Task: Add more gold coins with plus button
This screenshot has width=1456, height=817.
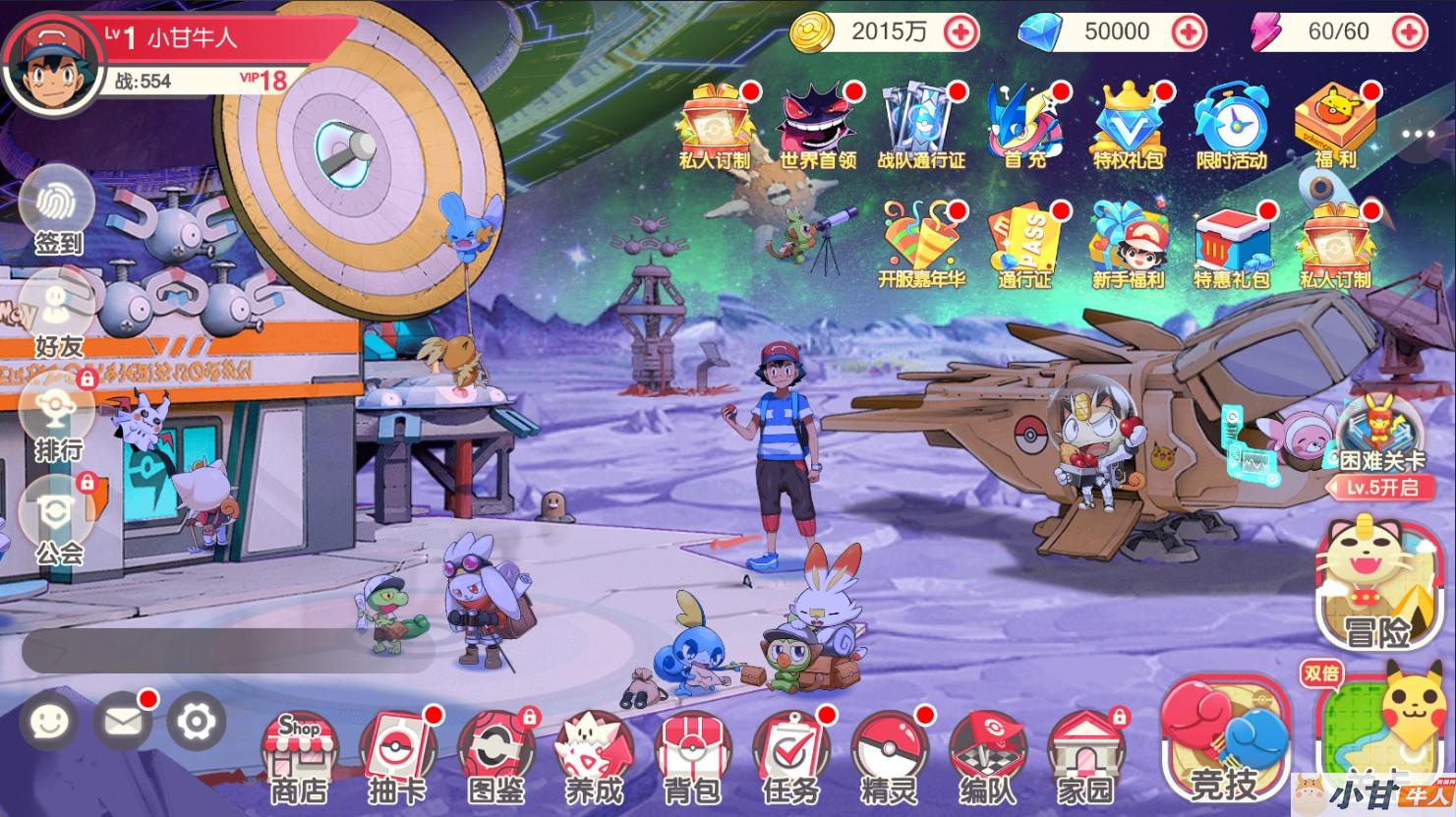Action: pos(961,32)
